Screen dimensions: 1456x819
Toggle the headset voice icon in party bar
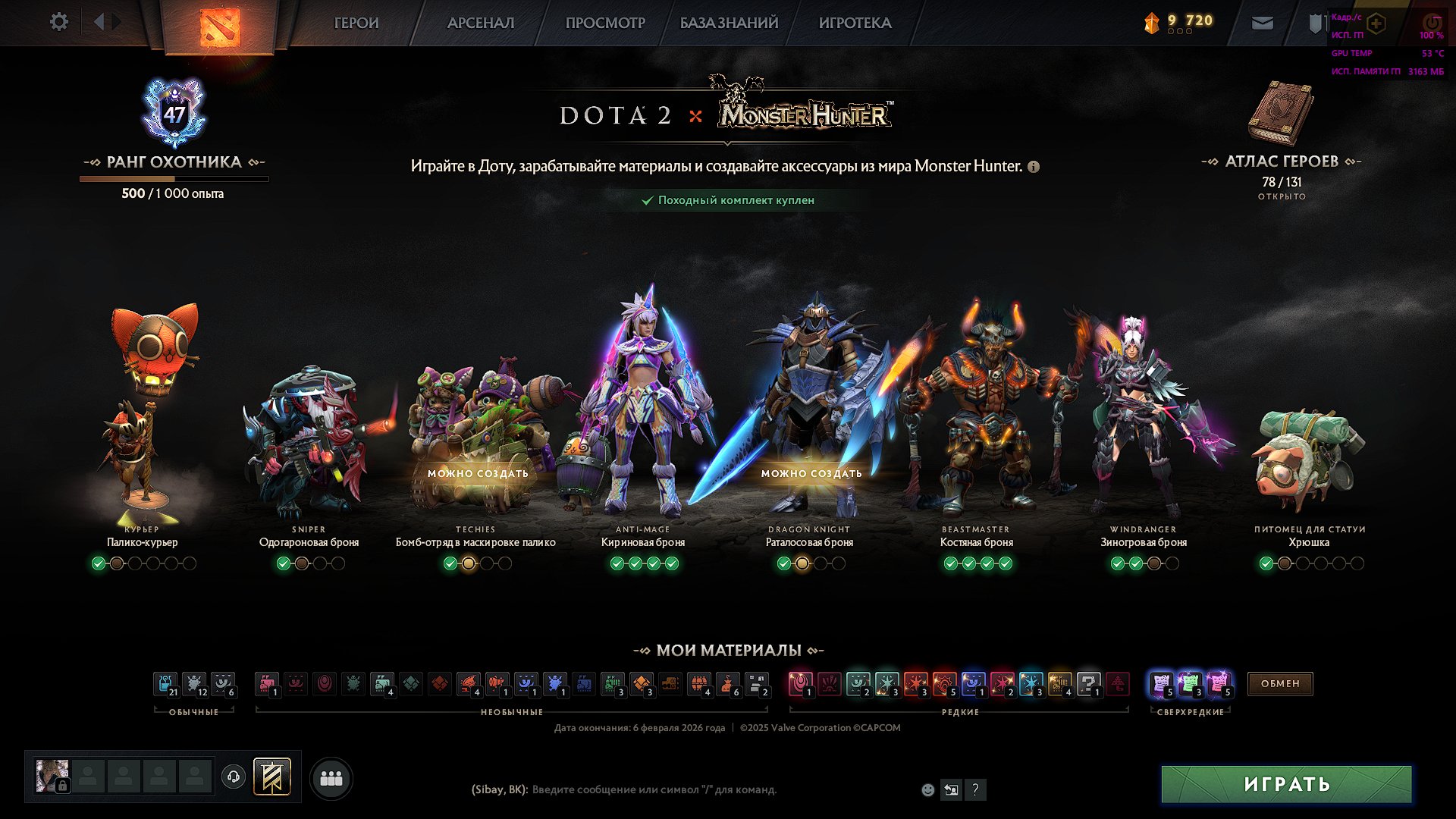pyautogui.click(x=235, y=777)
